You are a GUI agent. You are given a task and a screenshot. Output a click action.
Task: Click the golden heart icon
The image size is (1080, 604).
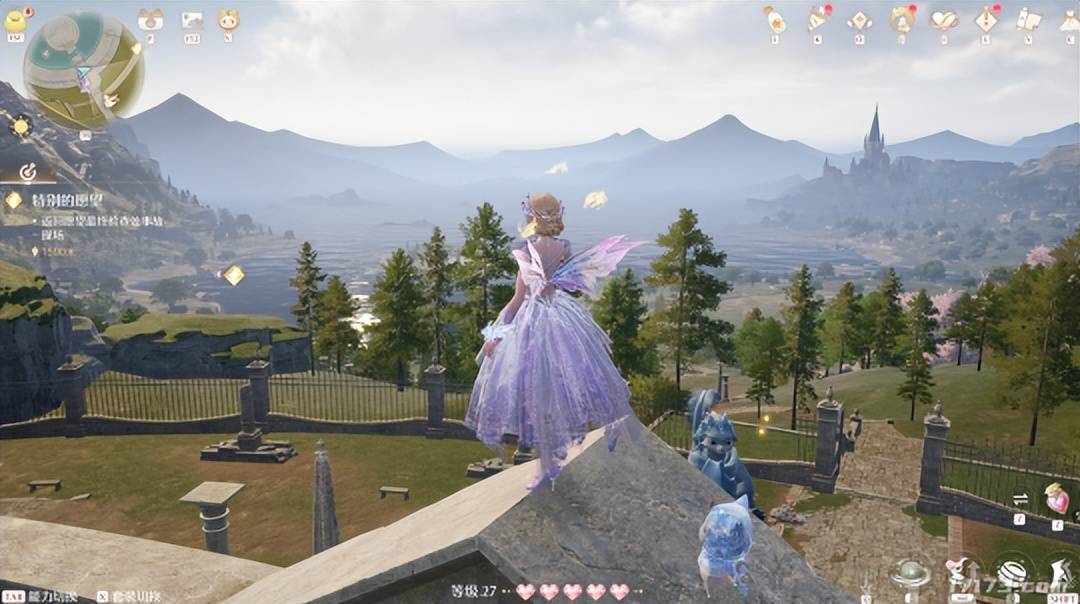click(x=944, y=19)
